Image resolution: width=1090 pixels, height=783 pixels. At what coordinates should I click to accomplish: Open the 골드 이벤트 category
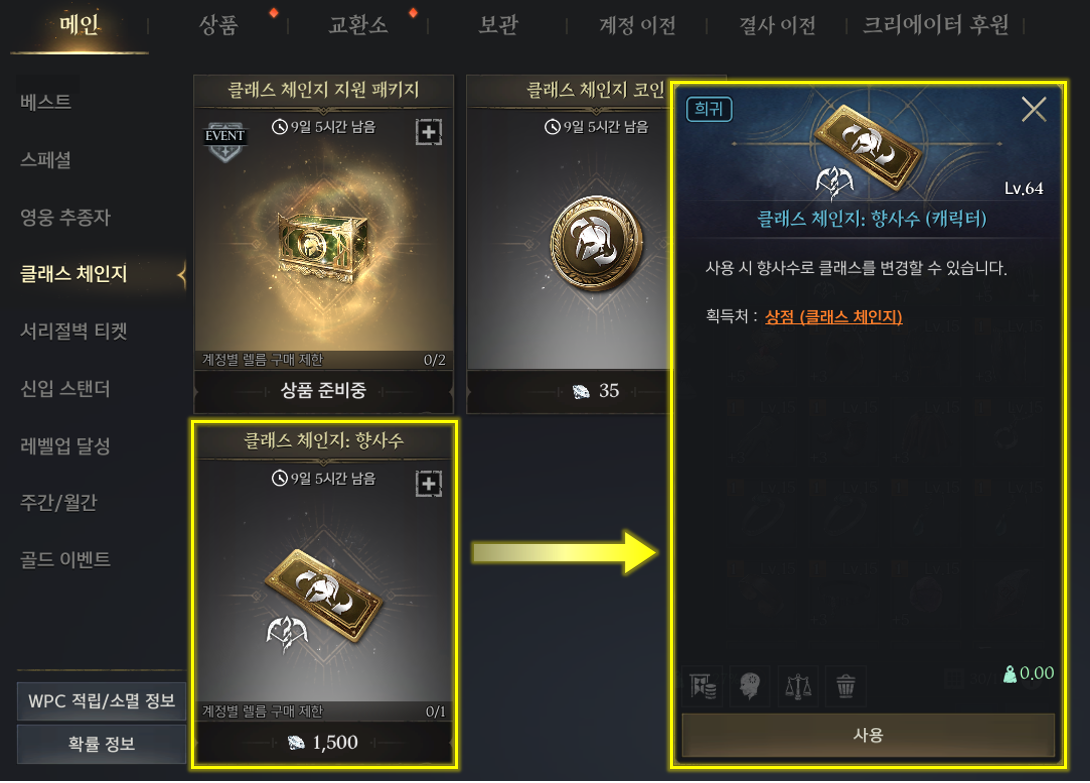(65, 559)
